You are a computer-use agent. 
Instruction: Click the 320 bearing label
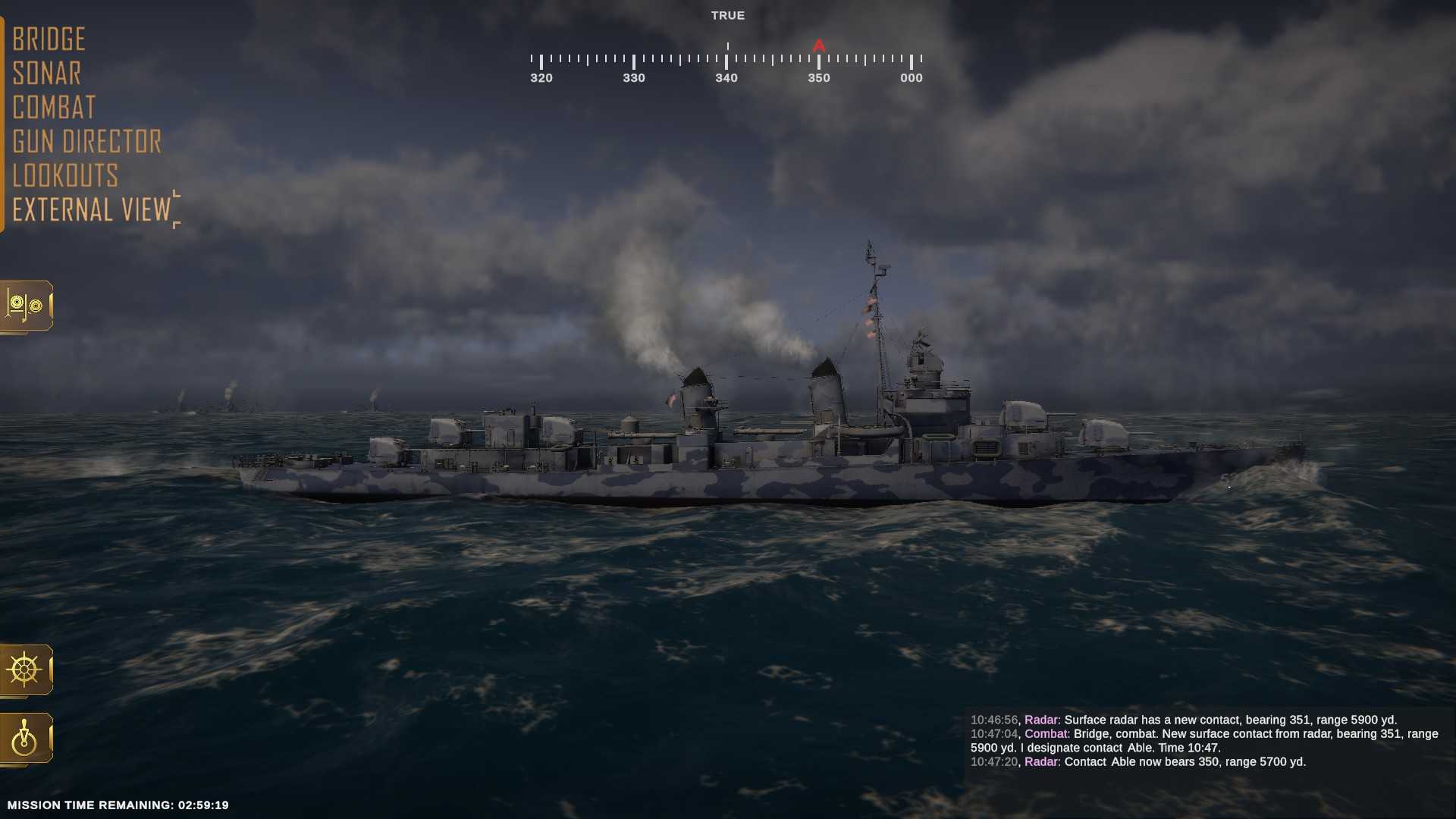click(x=541, y=77)
